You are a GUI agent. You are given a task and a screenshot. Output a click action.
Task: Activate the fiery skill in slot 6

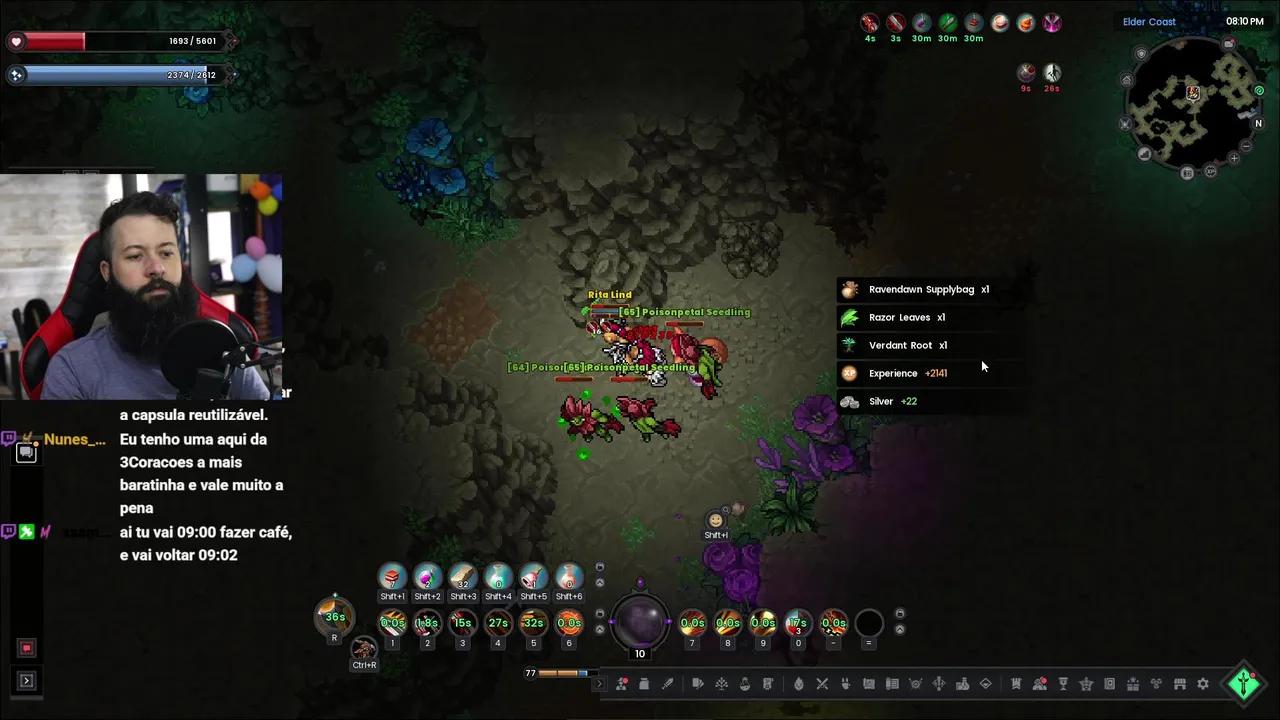click(x=569, y=623)
